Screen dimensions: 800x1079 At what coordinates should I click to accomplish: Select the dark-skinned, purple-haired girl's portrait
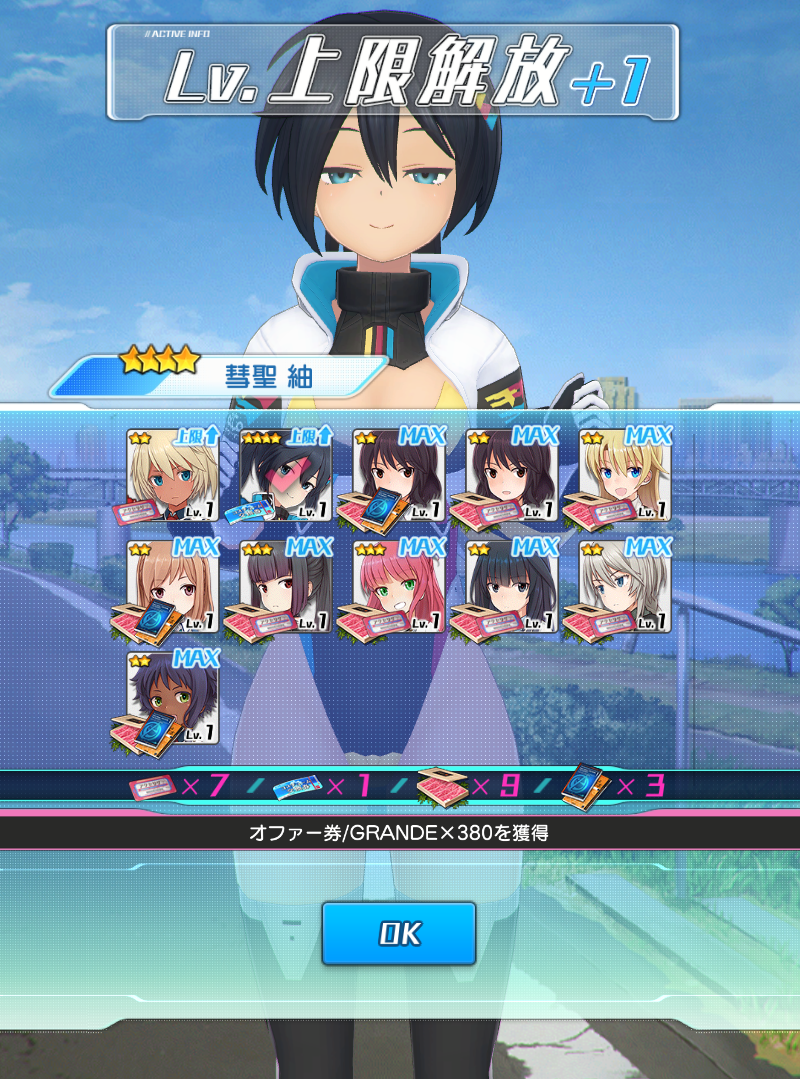[173, 700]
